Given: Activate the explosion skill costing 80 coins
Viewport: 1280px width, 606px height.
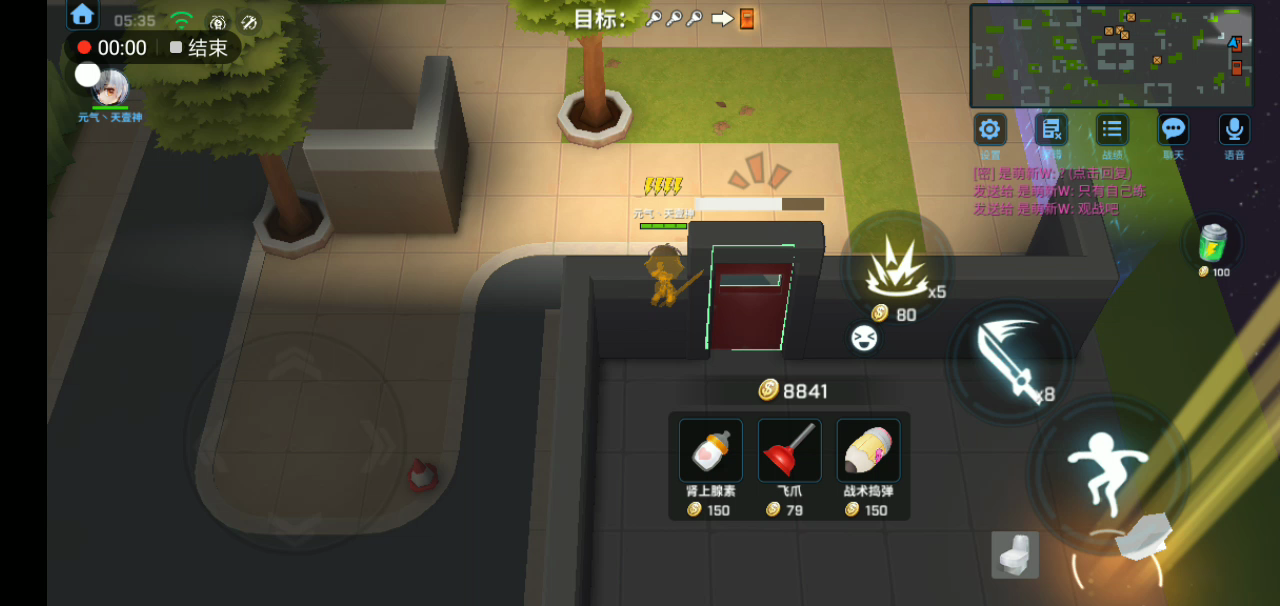Looking at the screenshot, I should pyautogui.click(x=893, y=270).
